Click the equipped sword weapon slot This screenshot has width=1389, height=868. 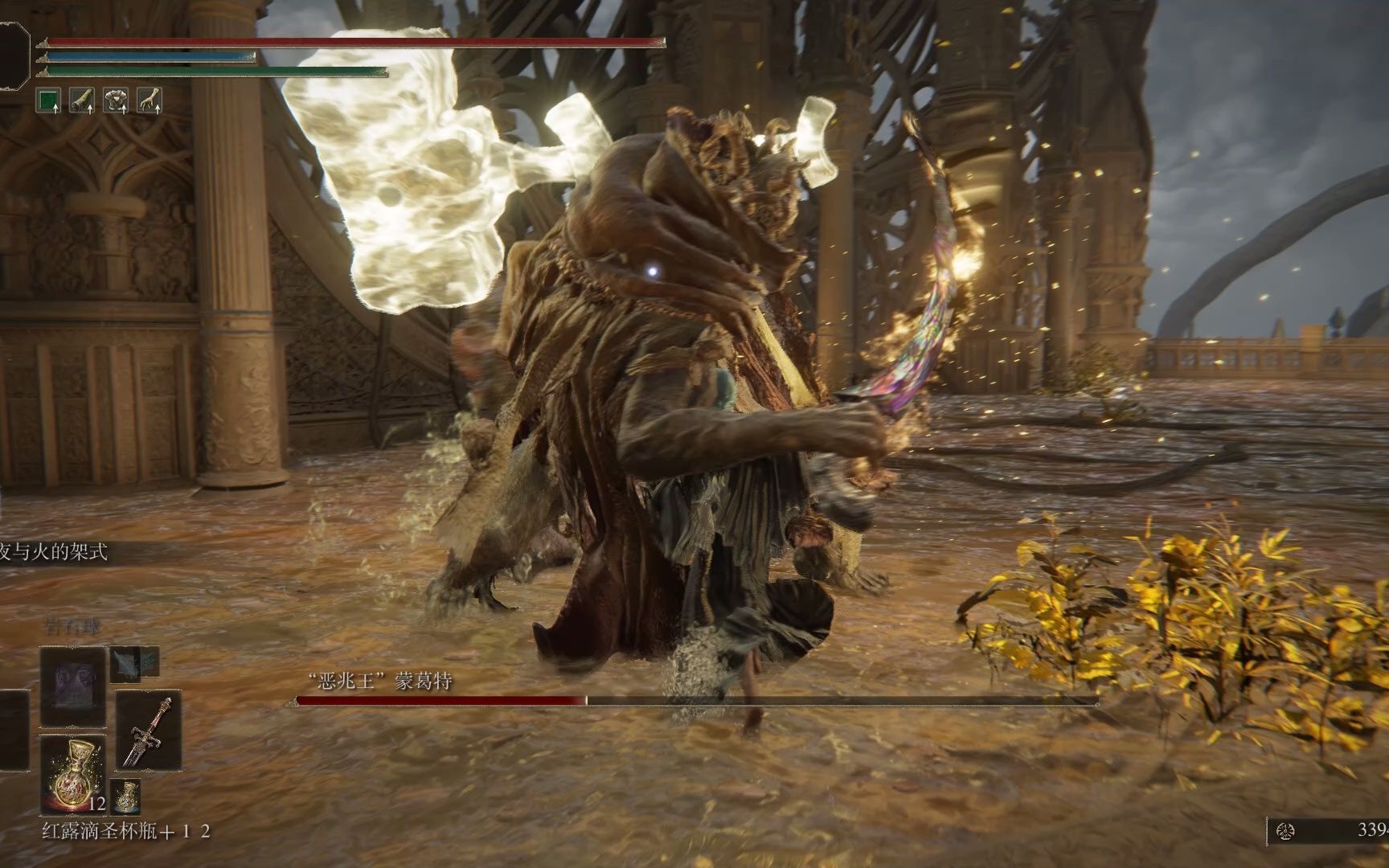click(149, 731)
